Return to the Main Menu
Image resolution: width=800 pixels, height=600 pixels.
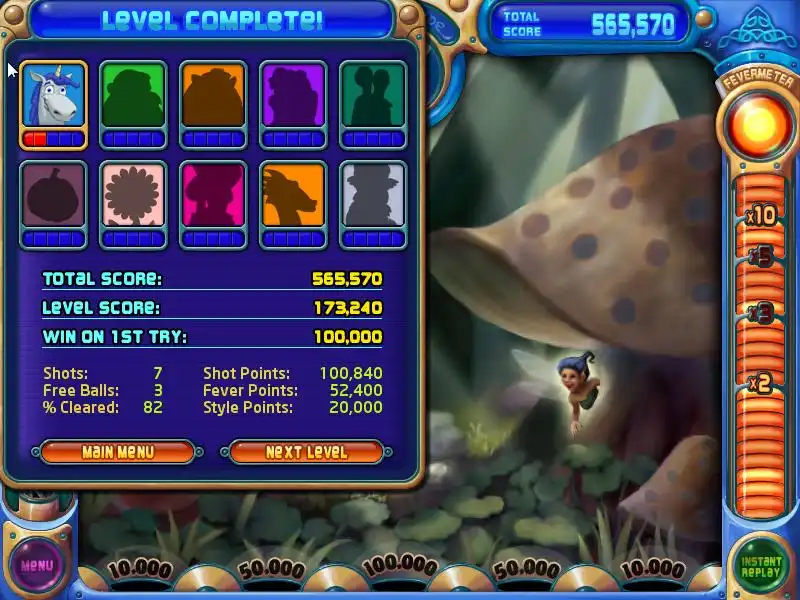pos(117,452)
